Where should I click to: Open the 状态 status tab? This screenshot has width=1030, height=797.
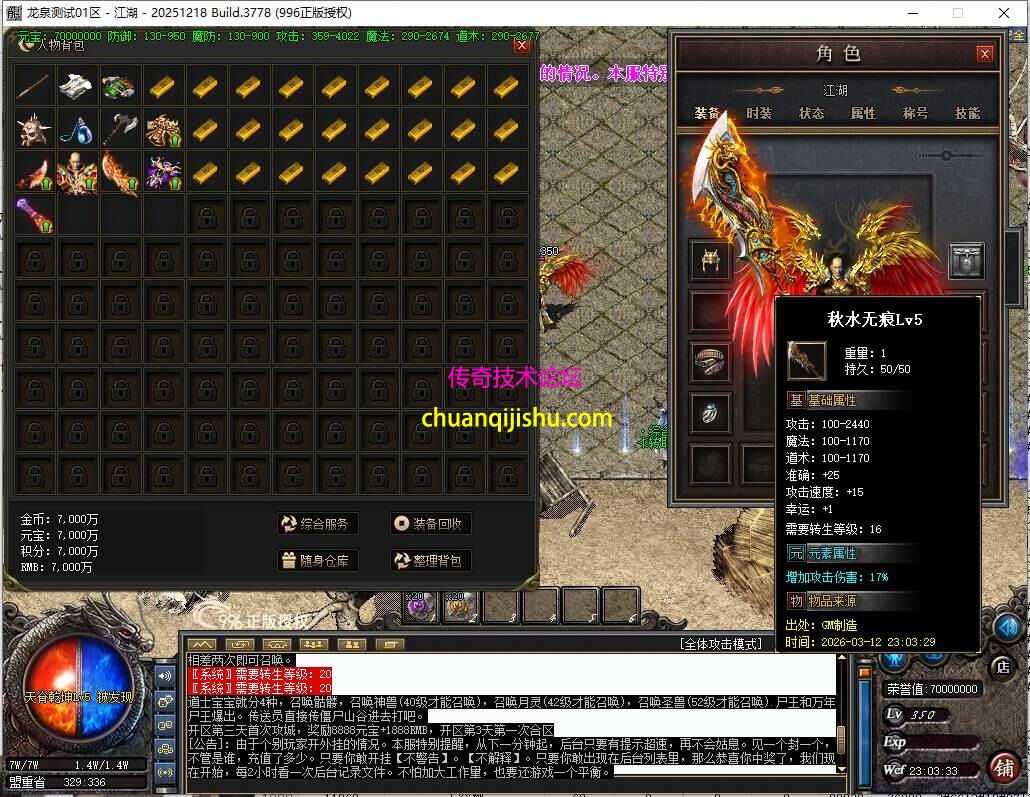[x=811, y=113]
